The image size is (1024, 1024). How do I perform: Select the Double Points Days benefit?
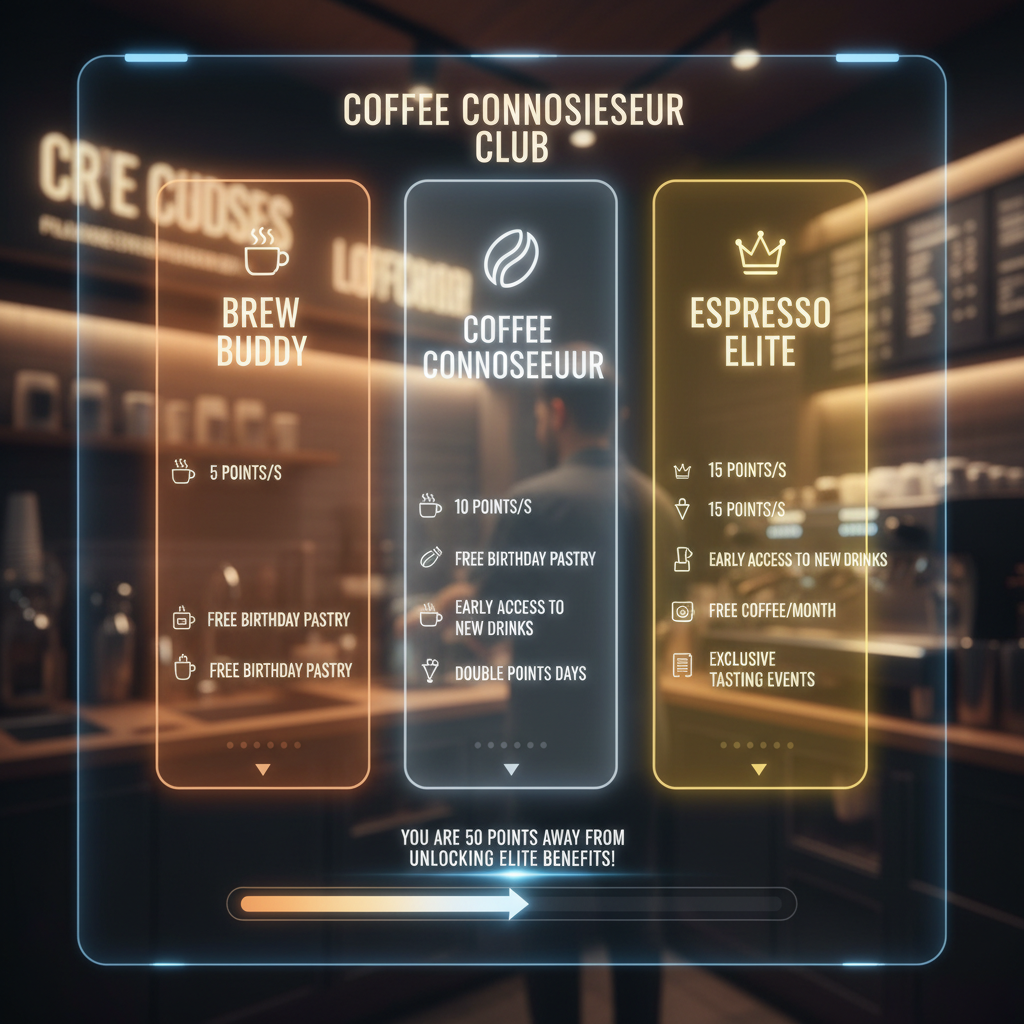tap(520, 674)
